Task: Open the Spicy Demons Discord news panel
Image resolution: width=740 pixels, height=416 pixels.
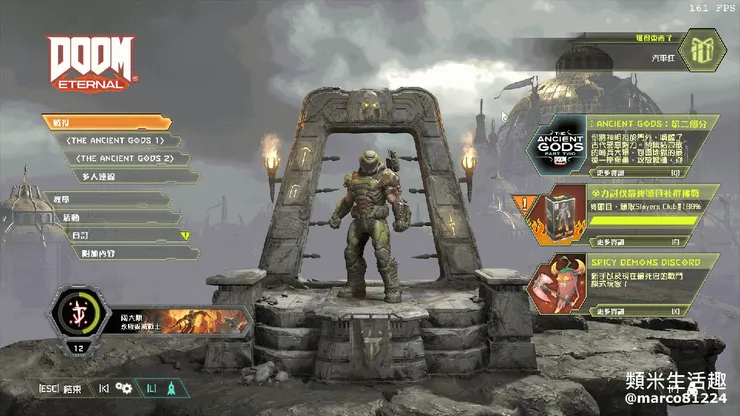Action: tap(625, 282)
